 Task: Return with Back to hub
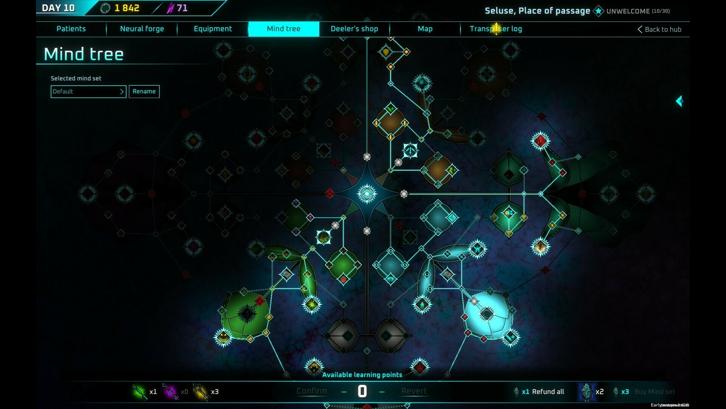click(660, 30)
